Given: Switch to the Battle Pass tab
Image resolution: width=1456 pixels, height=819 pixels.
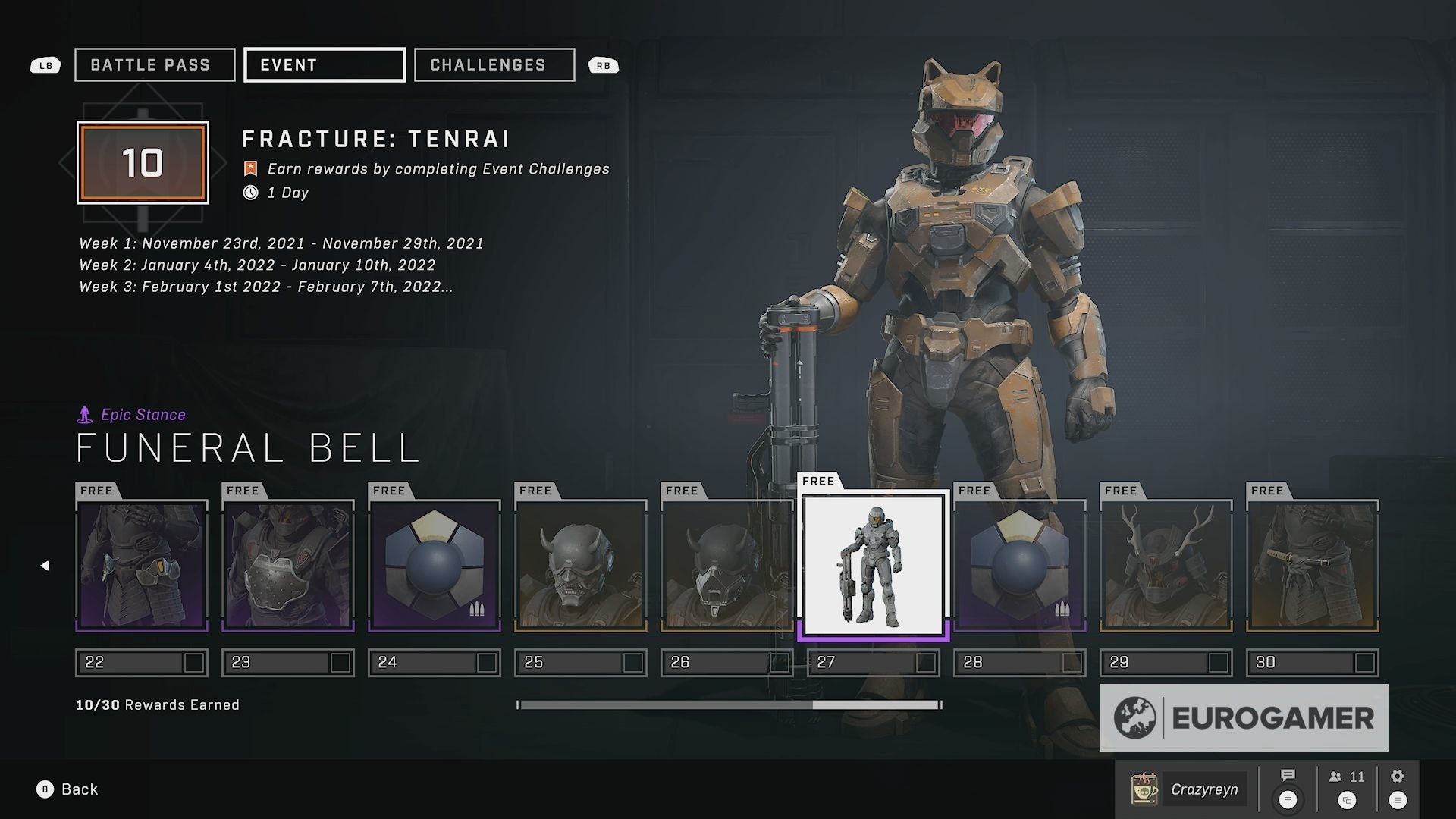Looking at the screenshot, I should pos(155,65).
